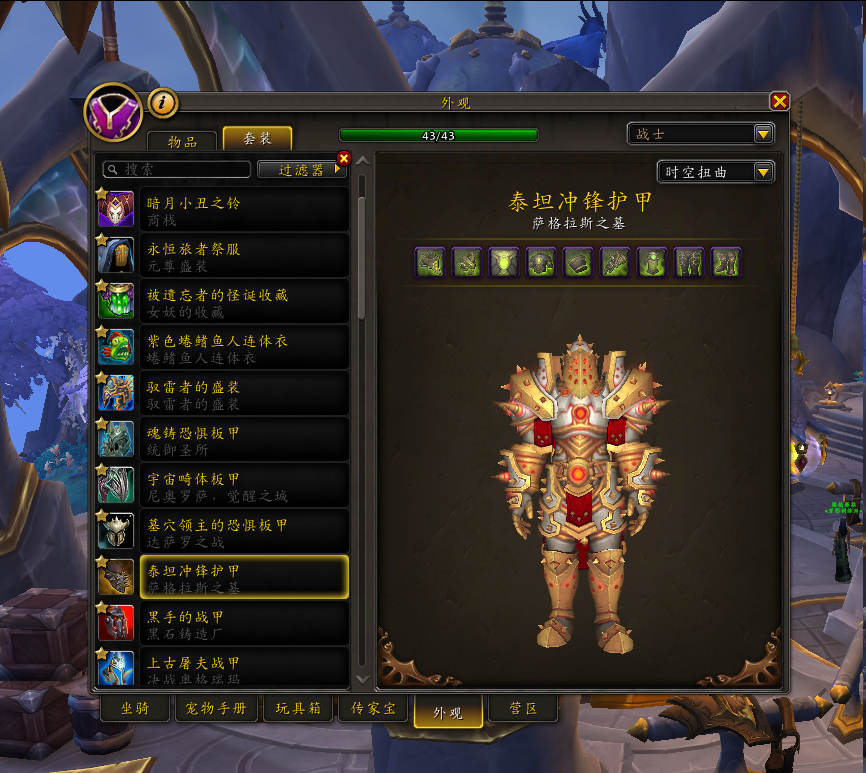The height and width of the screenshot is (773, 866).
Task: Select the 暗月小丑之铃 set
Action: [222, 209]
